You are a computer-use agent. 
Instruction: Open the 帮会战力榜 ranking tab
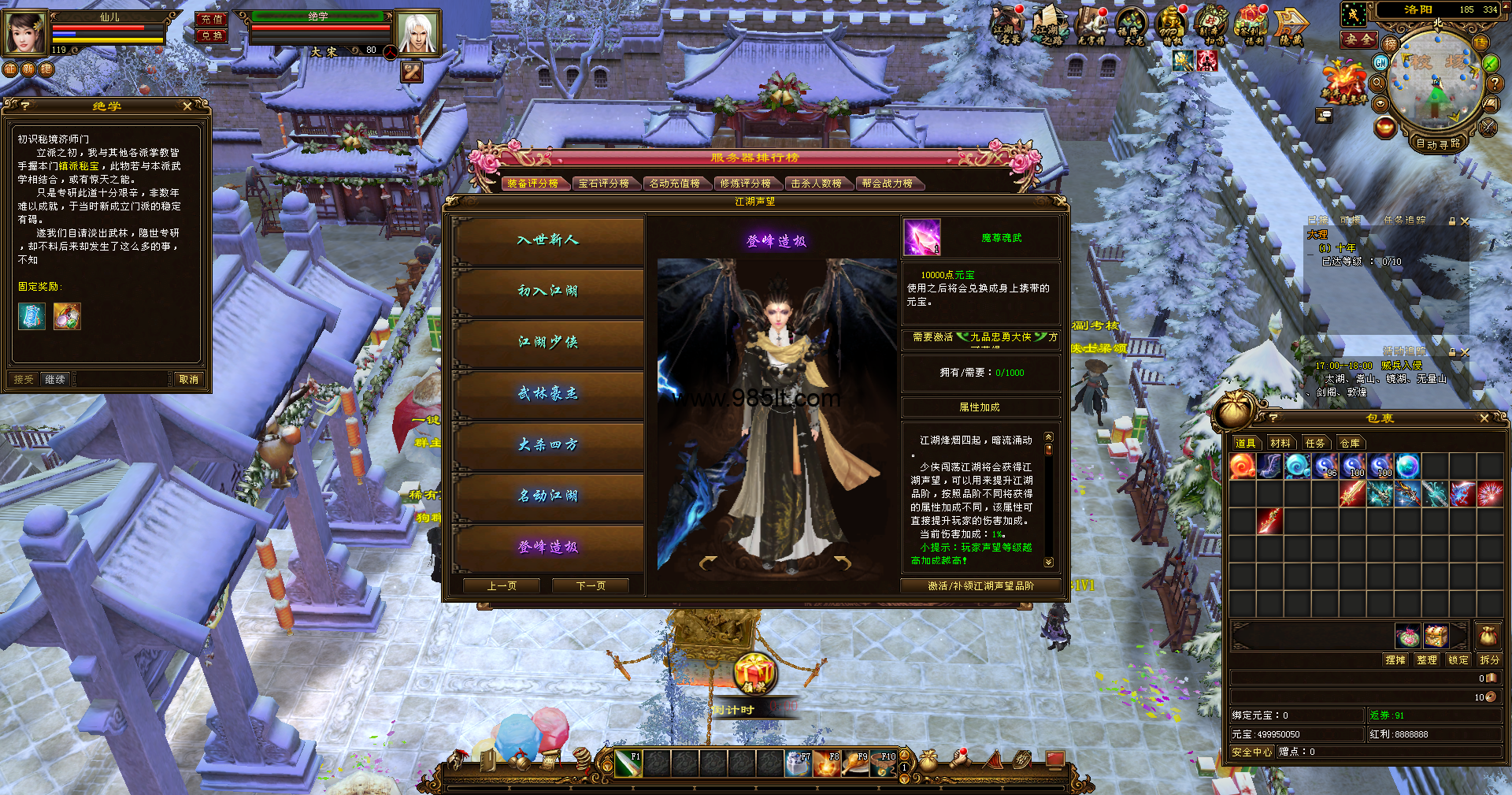coord(887,184)
